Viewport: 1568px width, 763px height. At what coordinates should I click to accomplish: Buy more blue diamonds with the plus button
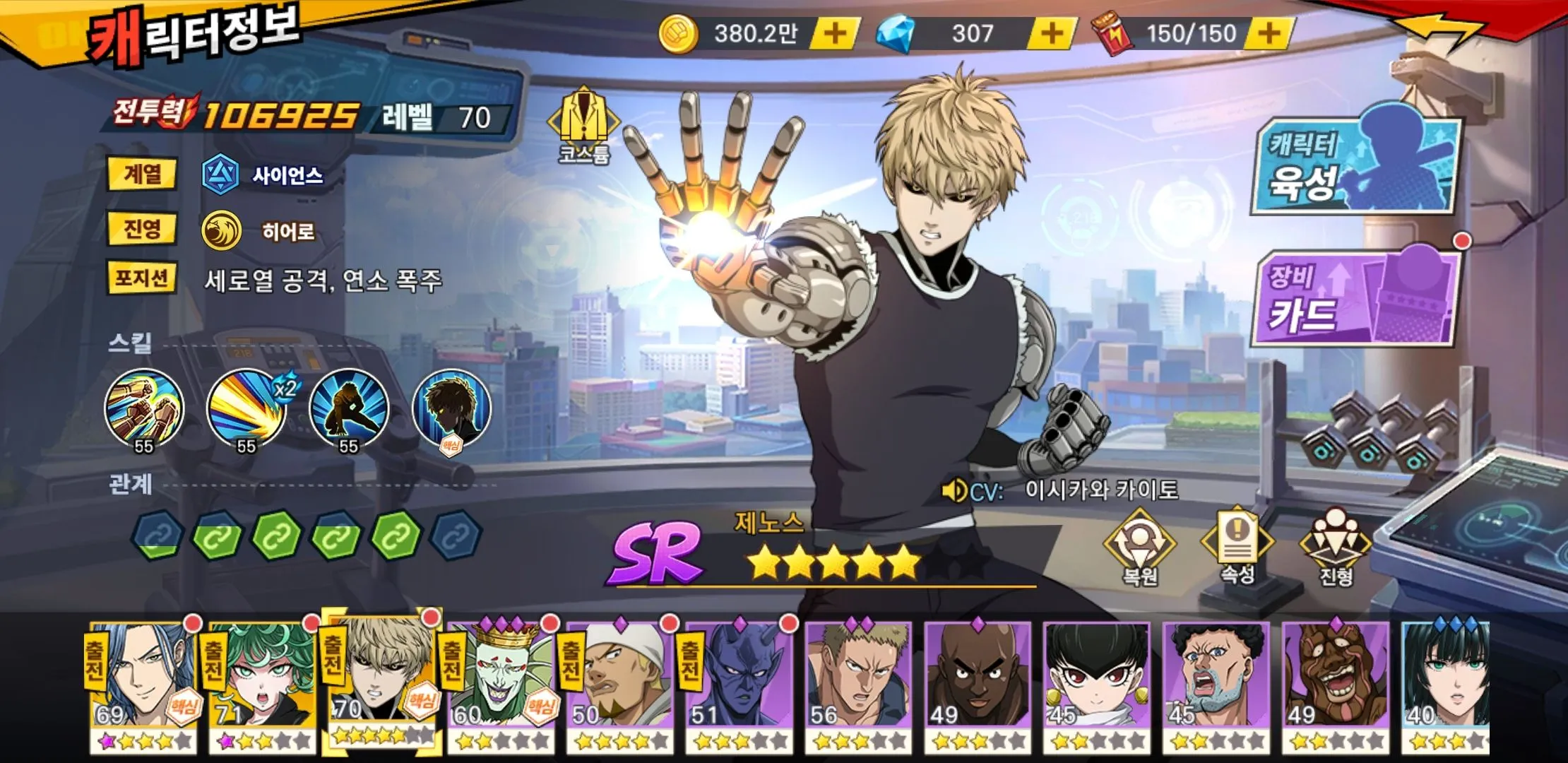[x=1052, y=33]
